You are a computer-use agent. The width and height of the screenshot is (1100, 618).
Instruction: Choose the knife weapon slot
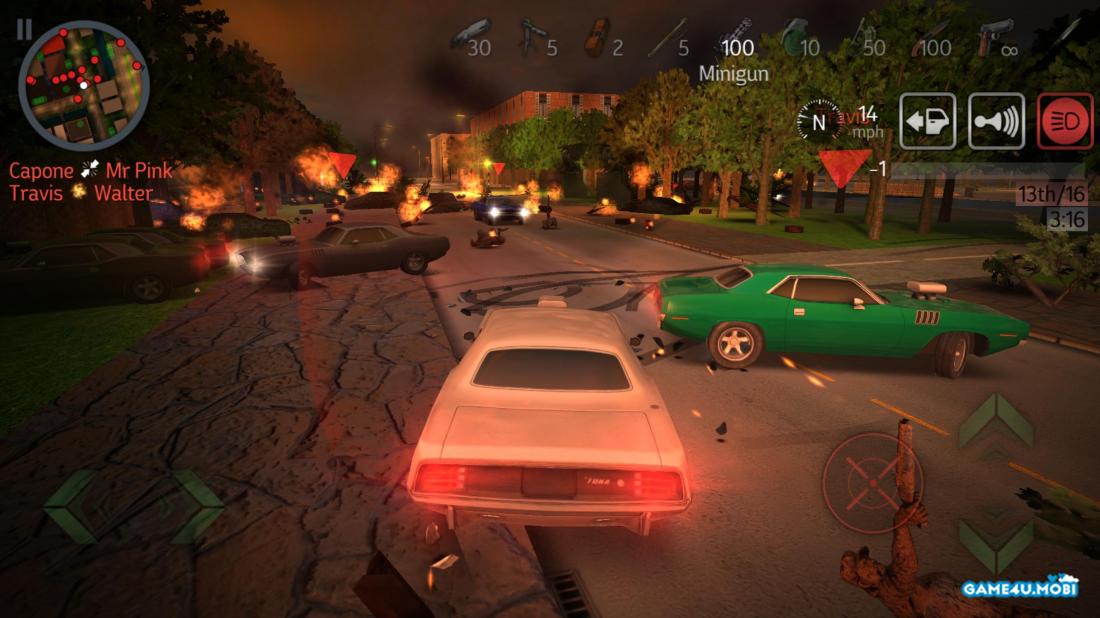(x=1059, y=38)
